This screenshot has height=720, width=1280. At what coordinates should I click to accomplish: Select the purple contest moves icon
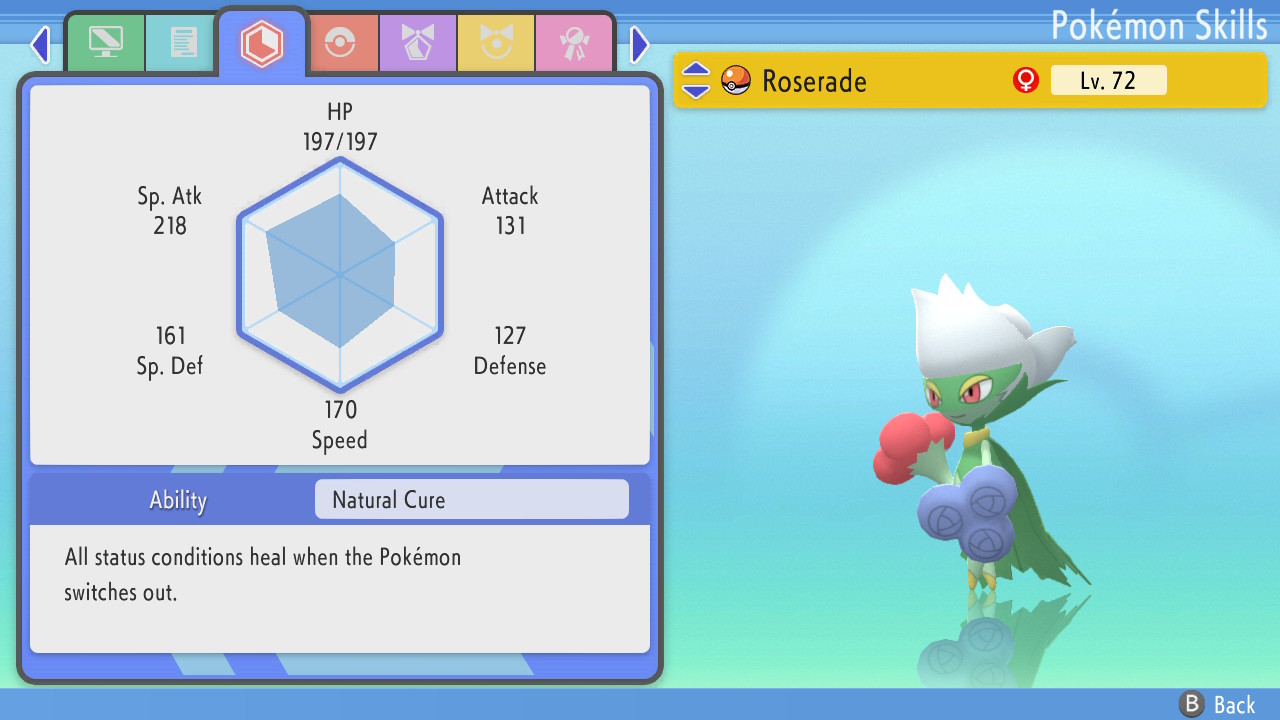tap(418, 42)
